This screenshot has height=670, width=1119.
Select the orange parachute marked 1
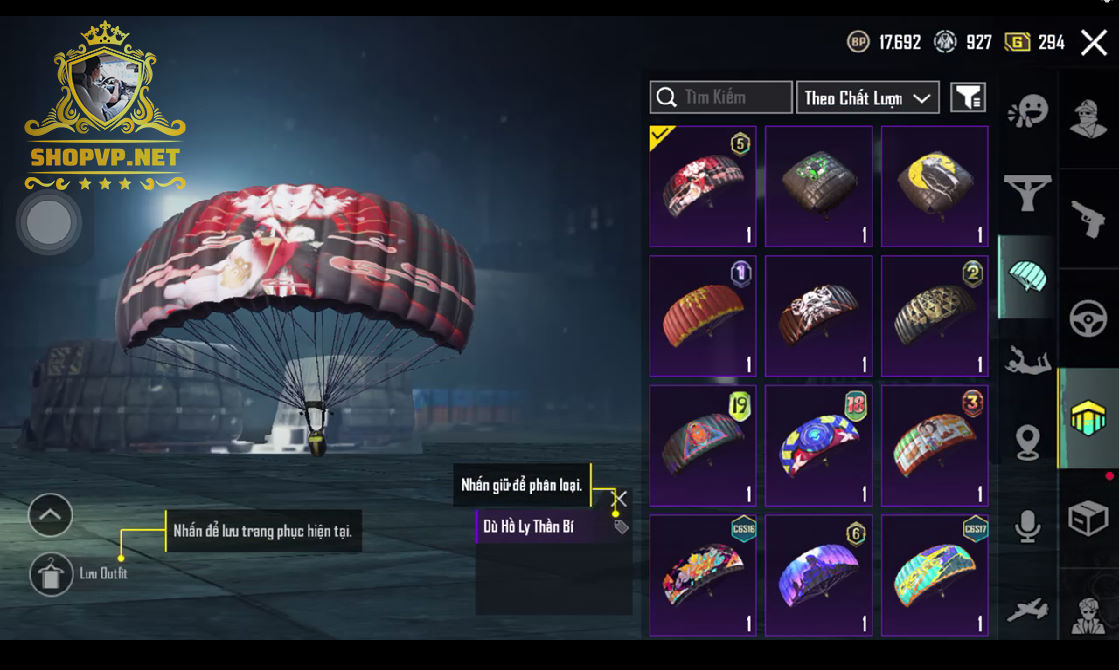pyautogui.click(x=703, y=316)
